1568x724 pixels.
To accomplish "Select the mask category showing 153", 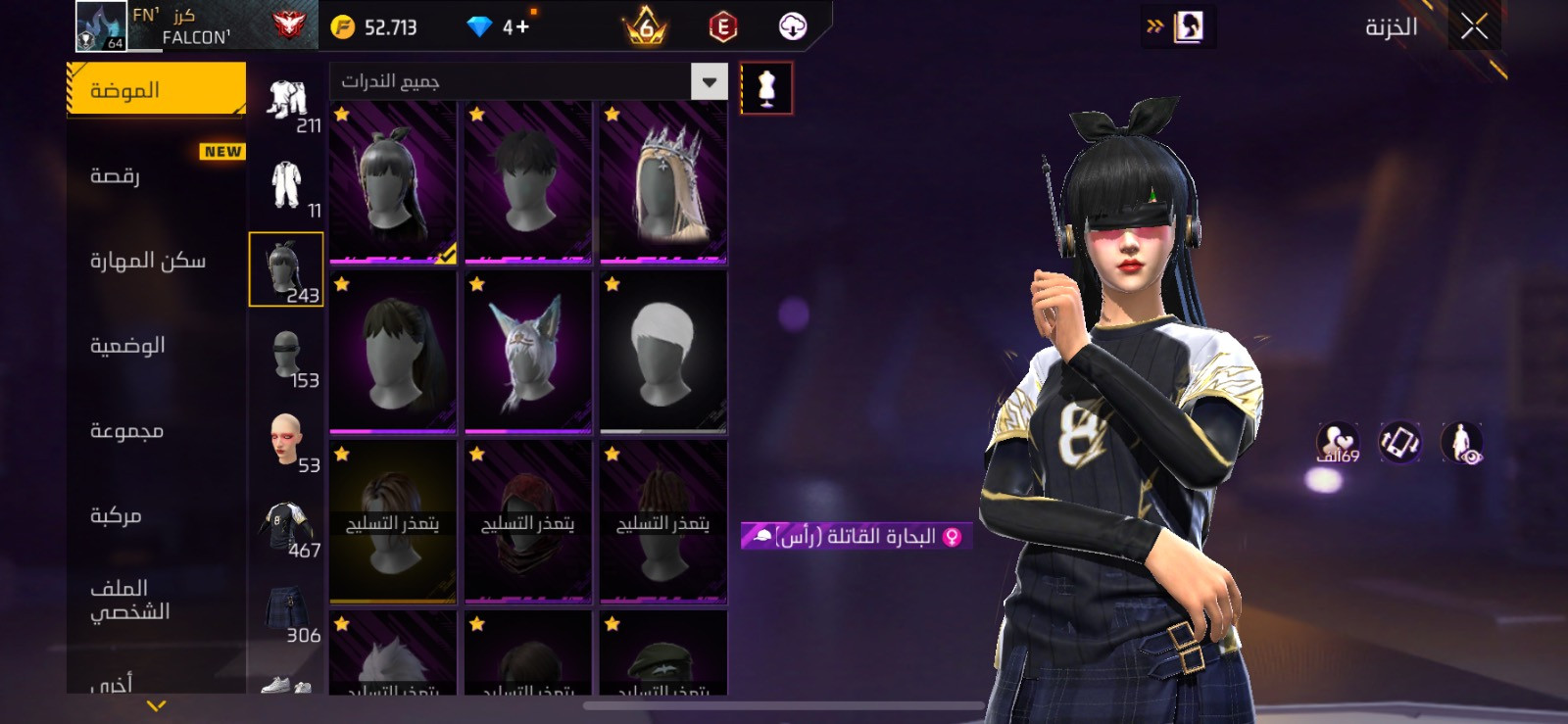I will click(287, 358).
